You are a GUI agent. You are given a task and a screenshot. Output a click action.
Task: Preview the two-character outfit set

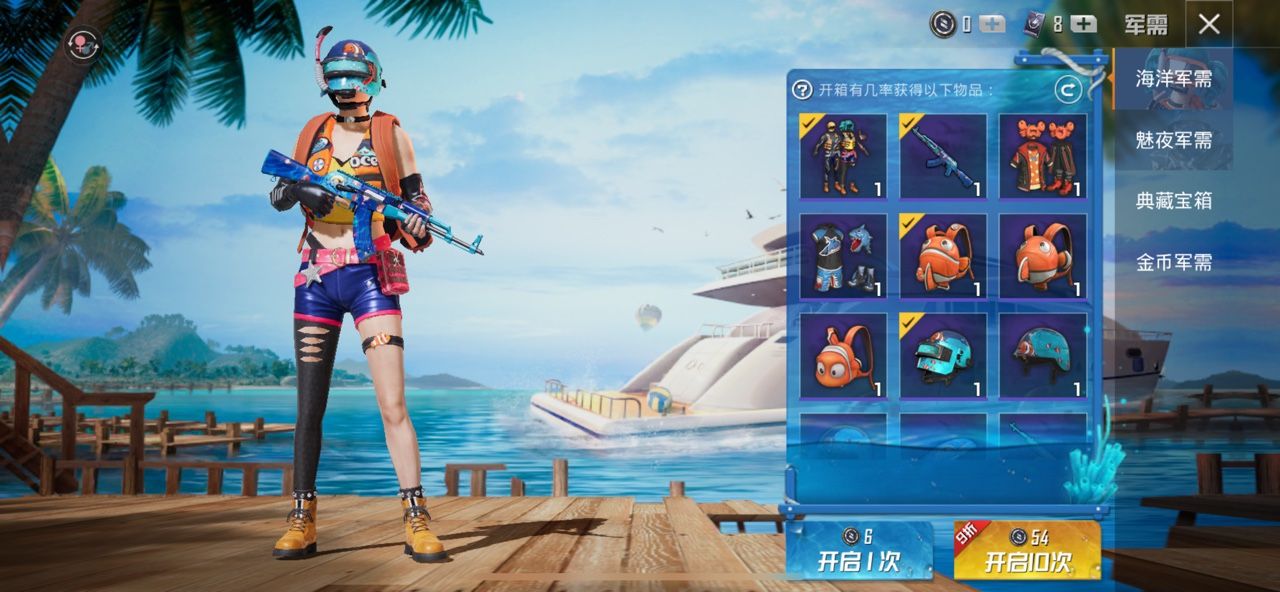tap(843, 156)
